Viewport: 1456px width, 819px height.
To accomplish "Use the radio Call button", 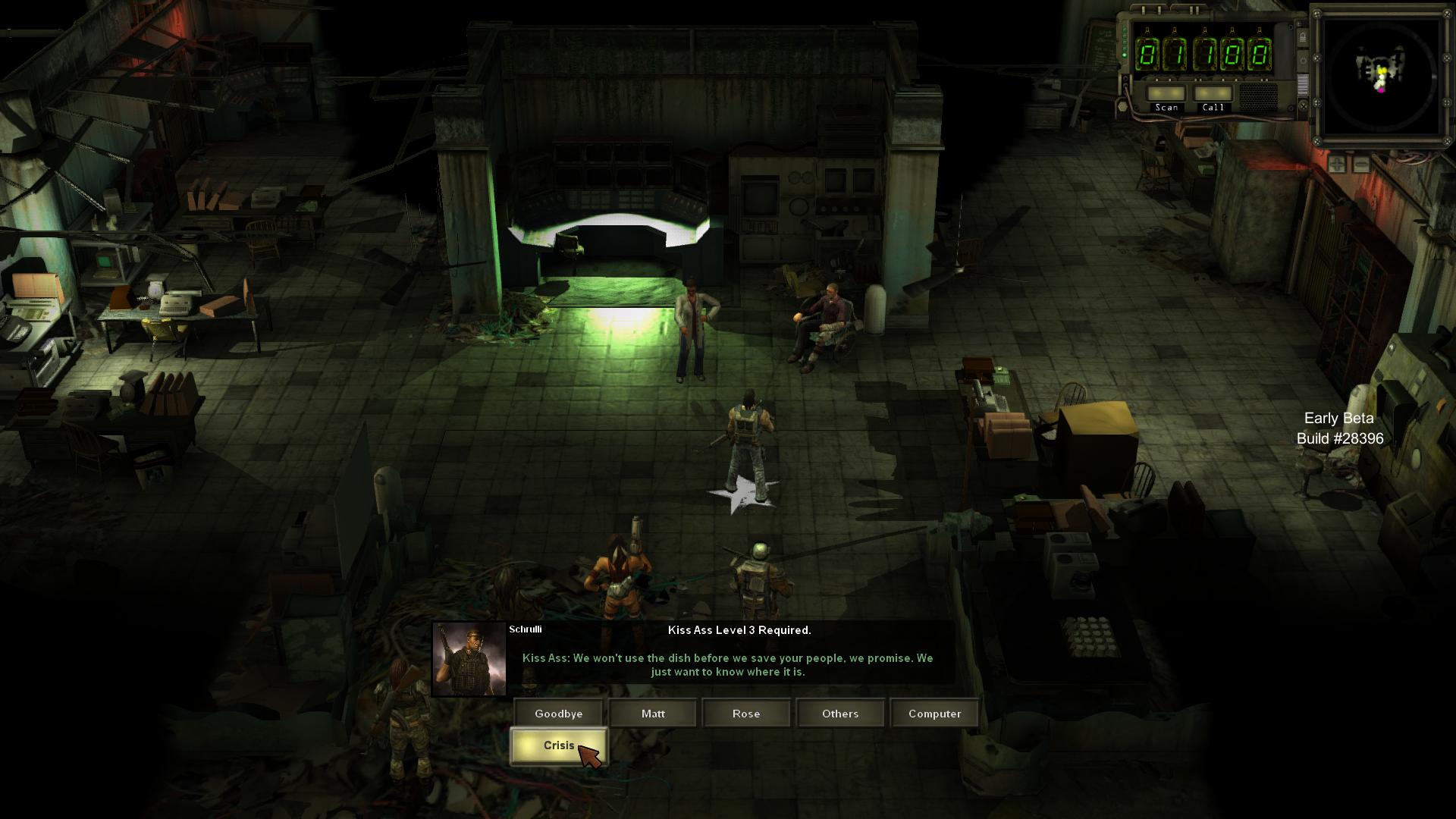I will (1213, 94).
